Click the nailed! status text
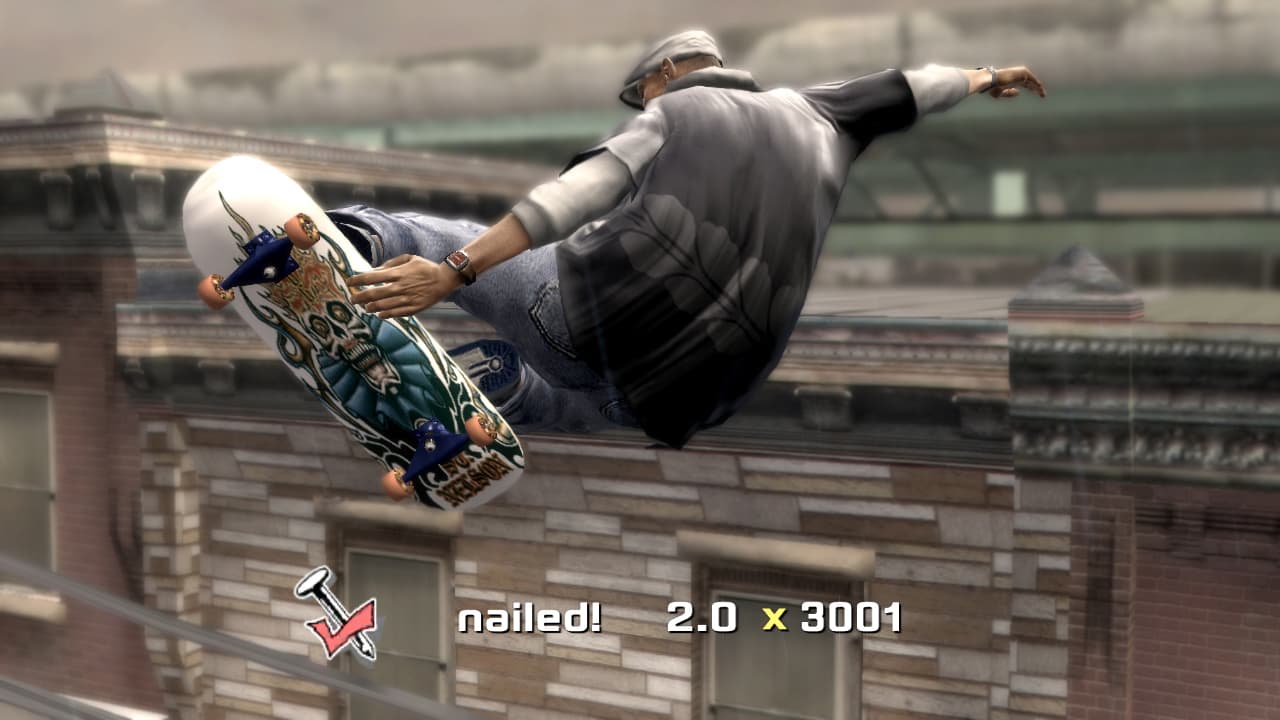 (x=527, y=617)
